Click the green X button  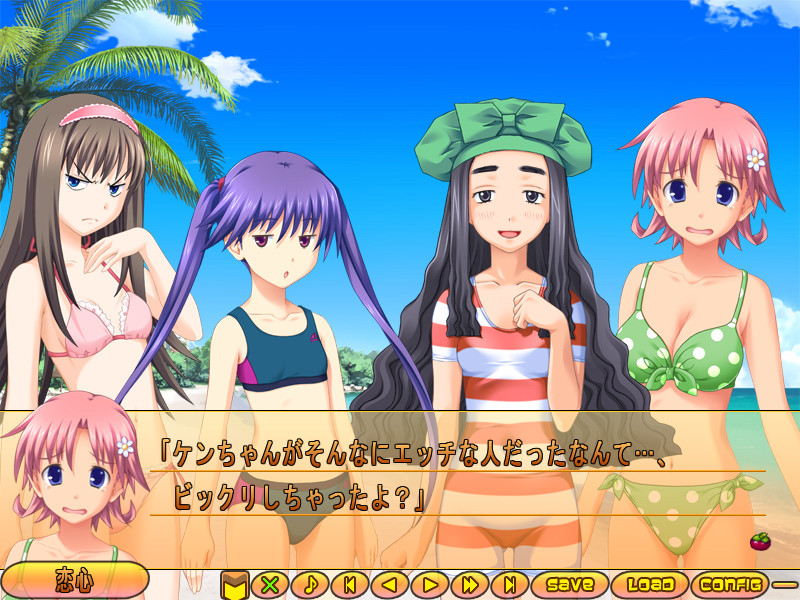(x=268, y=583)
